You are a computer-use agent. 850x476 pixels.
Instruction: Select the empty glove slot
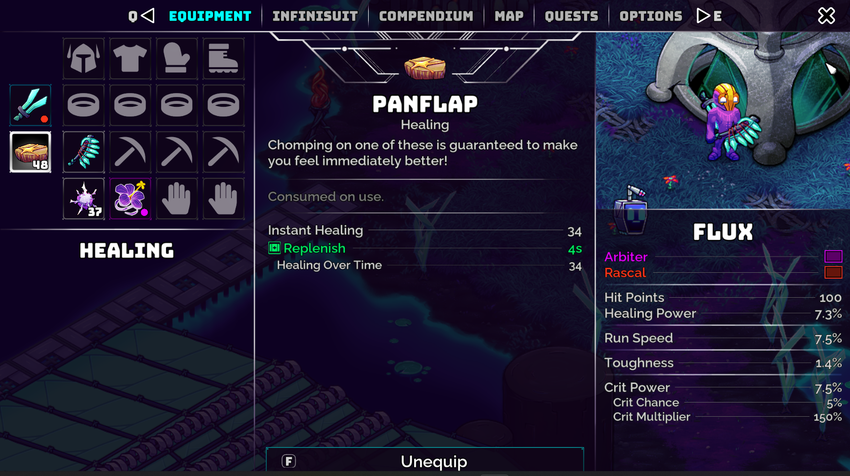coord(176,59)
